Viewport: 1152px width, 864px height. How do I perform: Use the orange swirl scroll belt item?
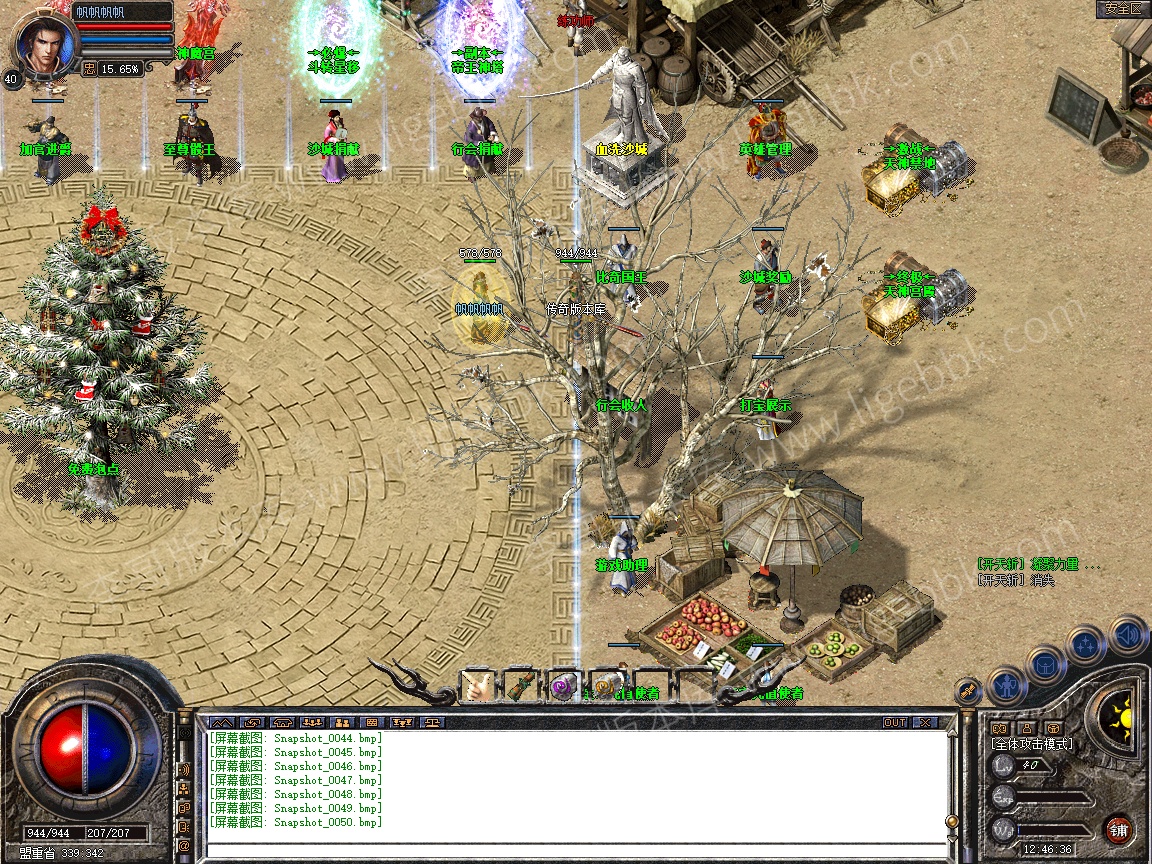click(x=607, y=686)
